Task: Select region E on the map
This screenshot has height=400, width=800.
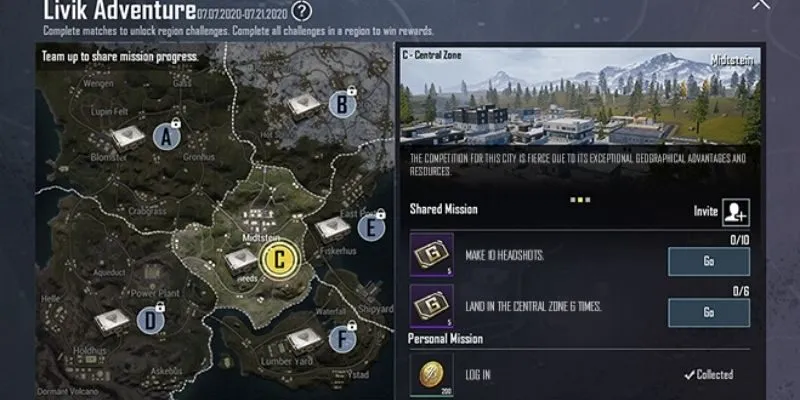Action: tap(371, 228)
